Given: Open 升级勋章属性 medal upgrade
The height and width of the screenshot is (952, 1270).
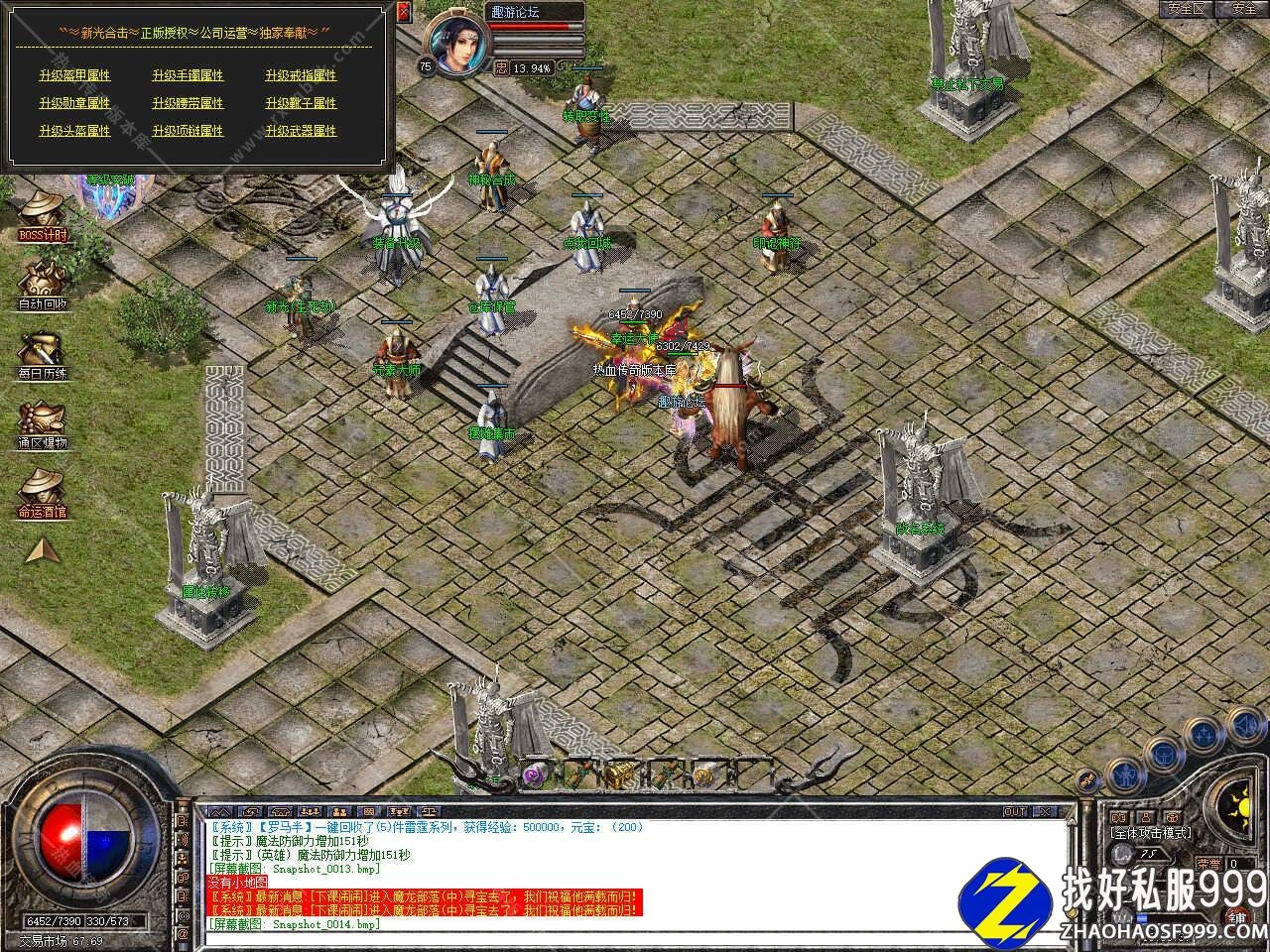Looking at the screenshot, I should tap(74, 103).
